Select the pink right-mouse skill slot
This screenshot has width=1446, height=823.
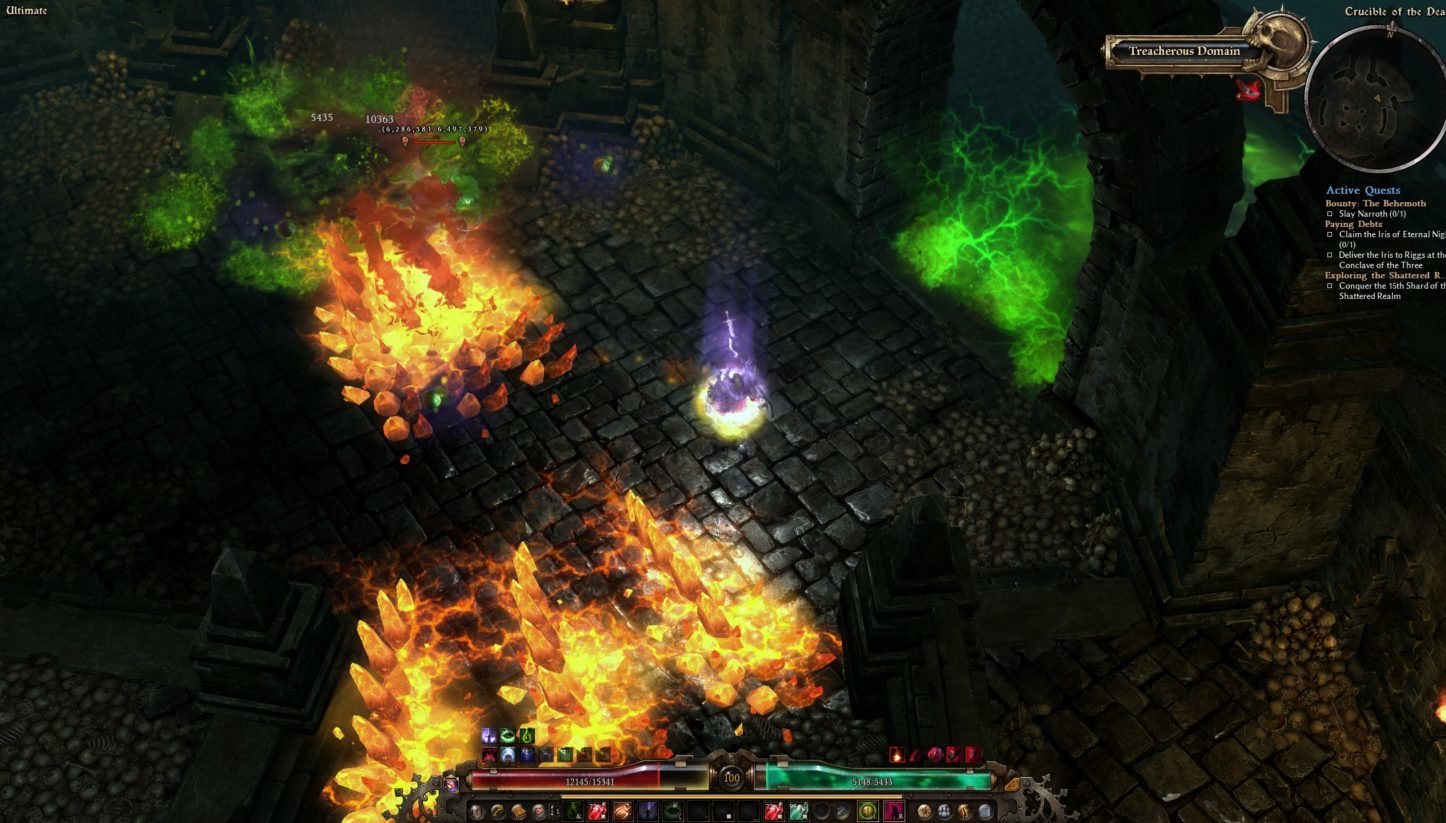[893, 811]
